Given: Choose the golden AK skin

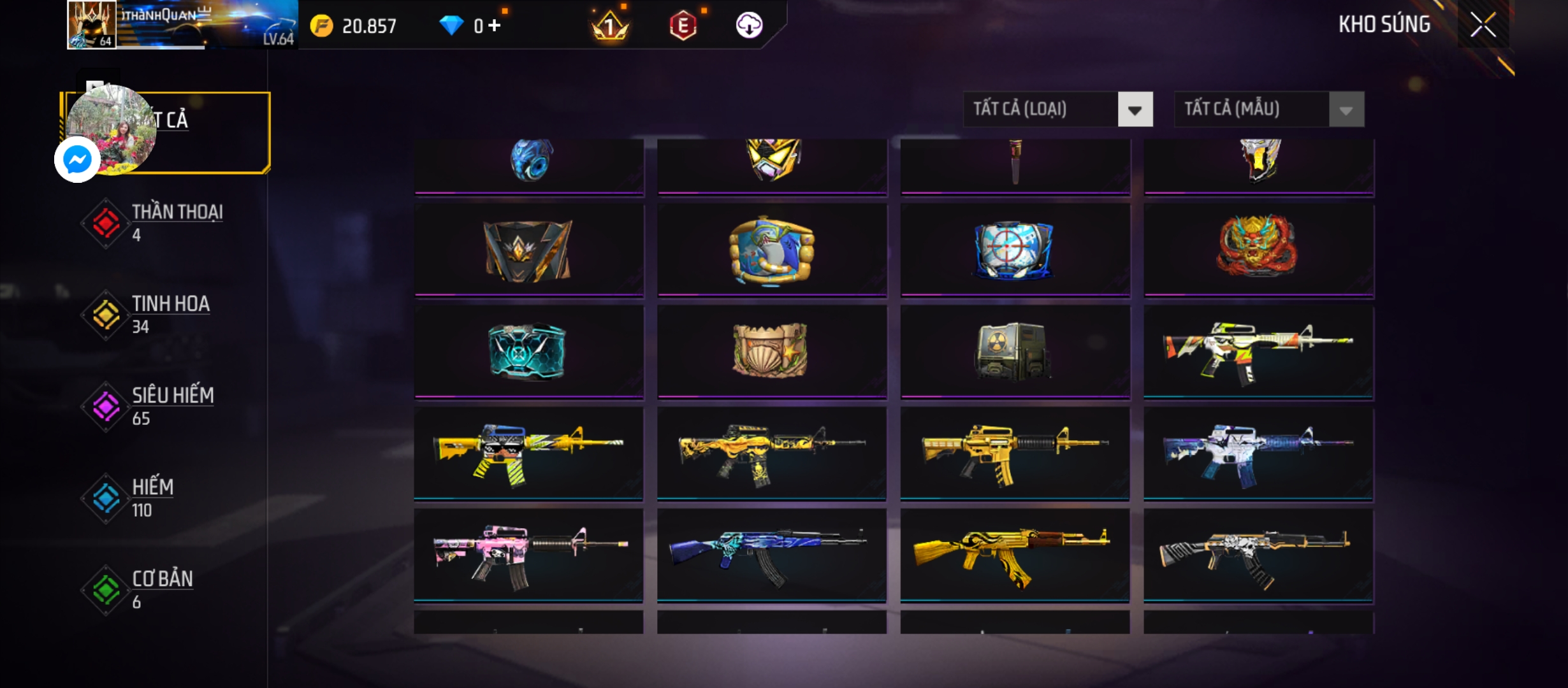Looking at the screenshot, I should coord(1014,554).
